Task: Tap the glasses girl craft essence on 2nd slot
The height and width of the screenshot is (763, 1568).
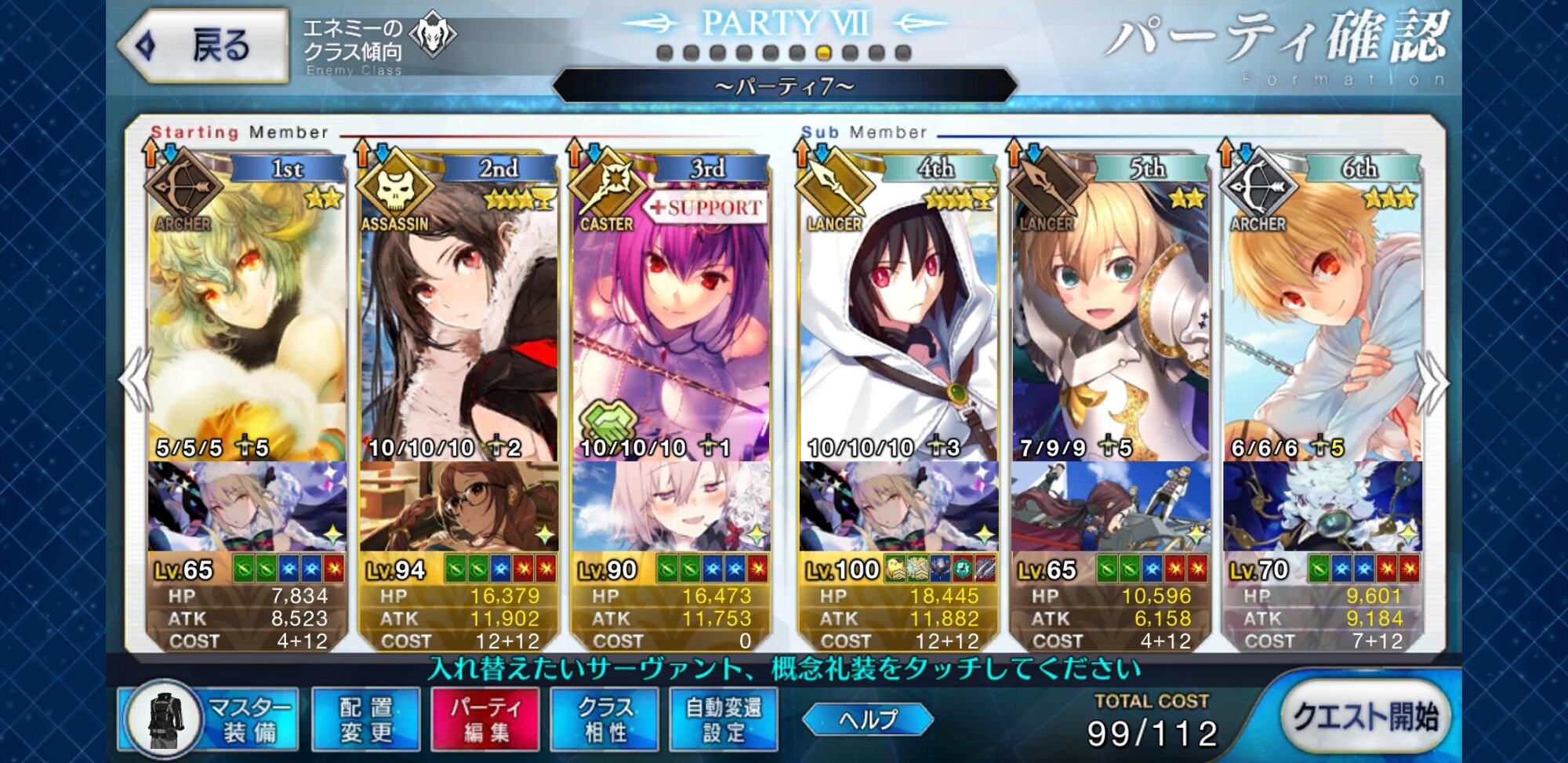Action: [x=459, y=507]
